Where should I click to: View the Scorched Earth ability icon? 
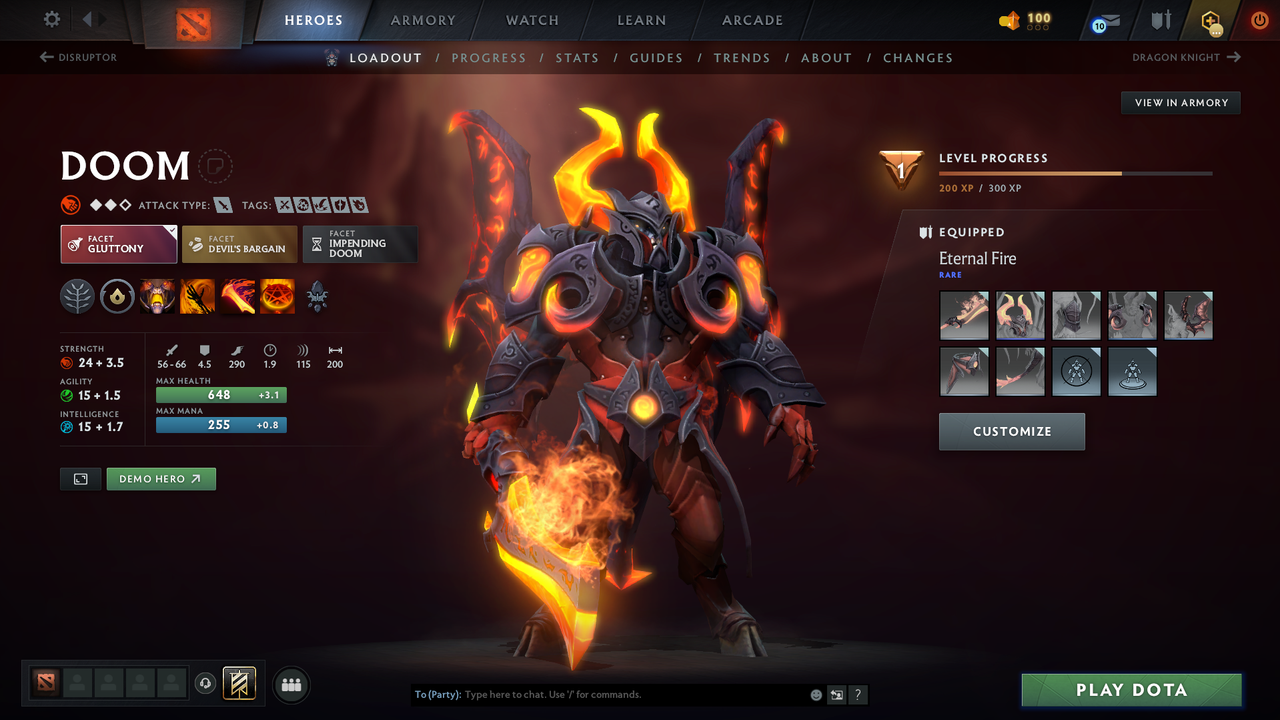pos(197,296)
